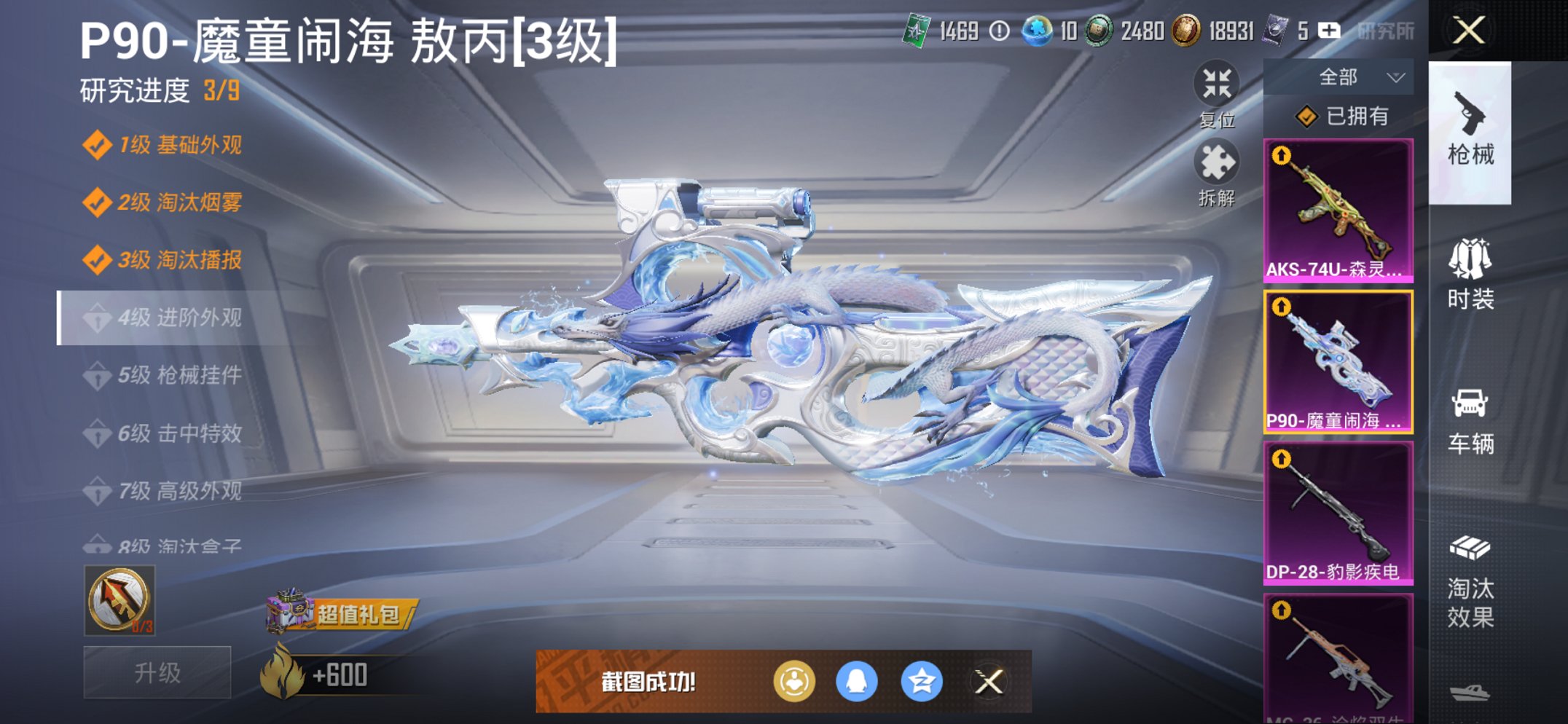Click the completed checkmark on 3级 淘汰播报
The height and width of the screenshot is (724, 1568).
(x=98, y=260)
